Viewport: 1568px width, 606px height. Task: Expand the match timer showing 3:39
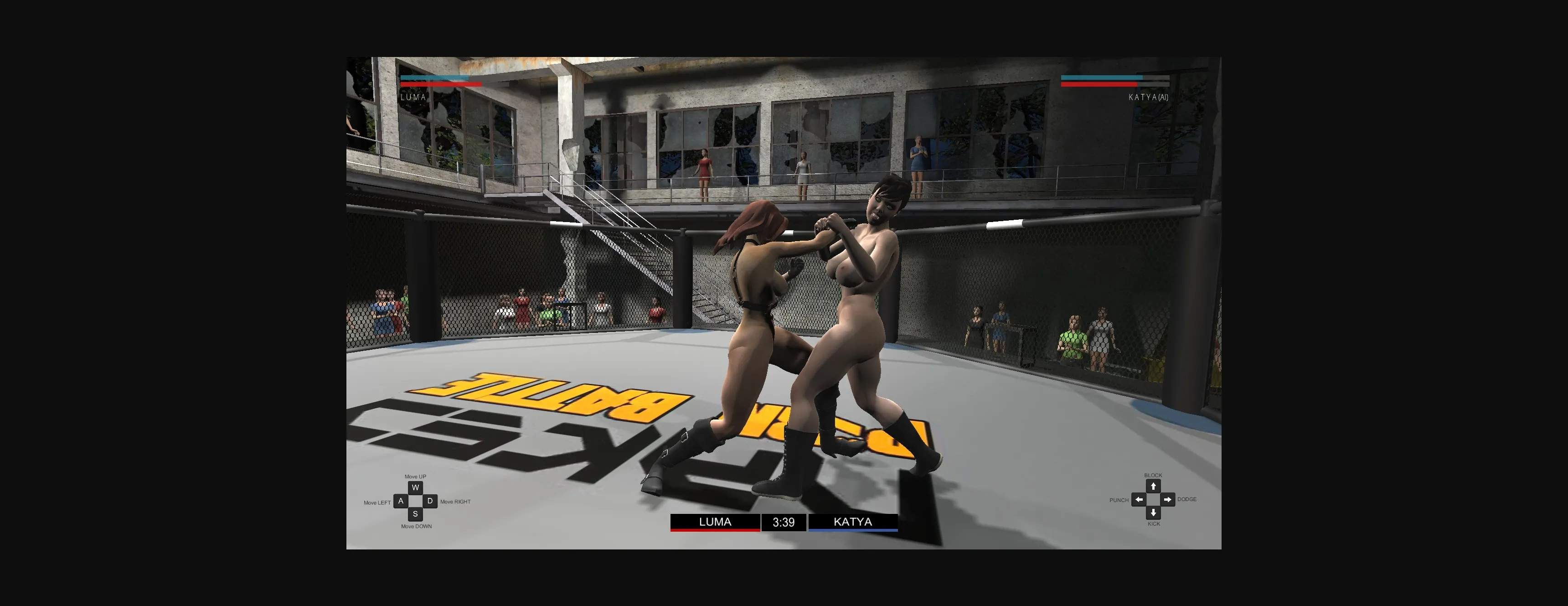tap(784, 523)
